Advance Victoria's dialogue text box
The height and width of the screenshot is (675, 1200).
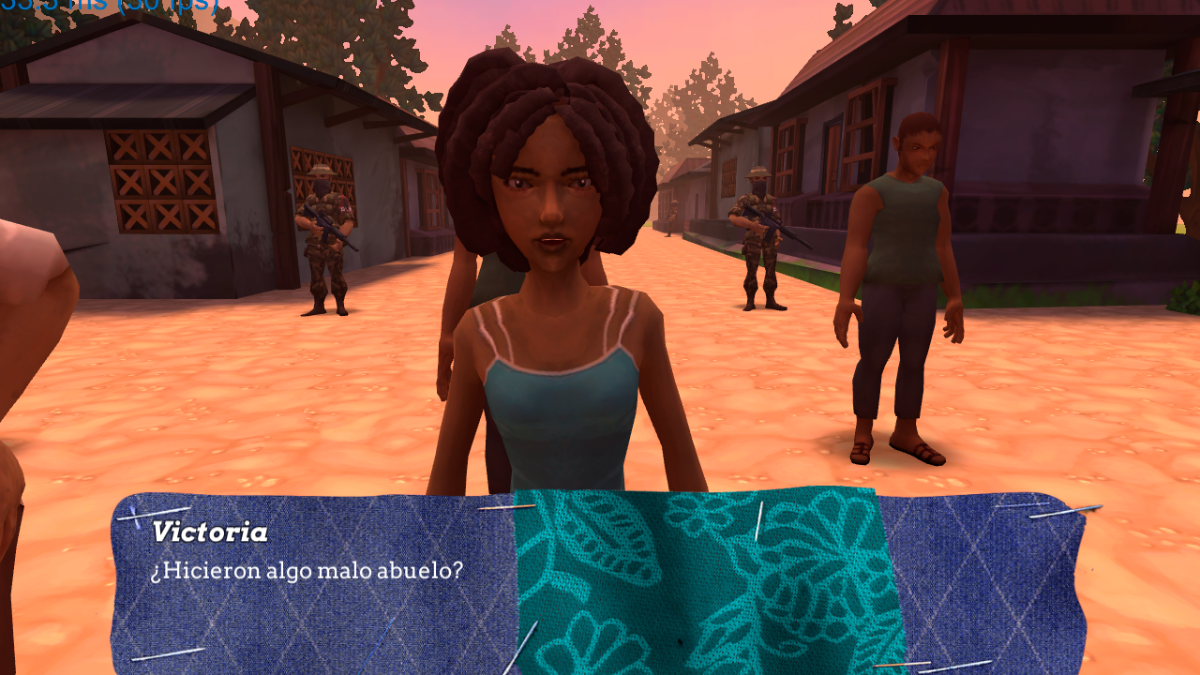coord(598,582)
